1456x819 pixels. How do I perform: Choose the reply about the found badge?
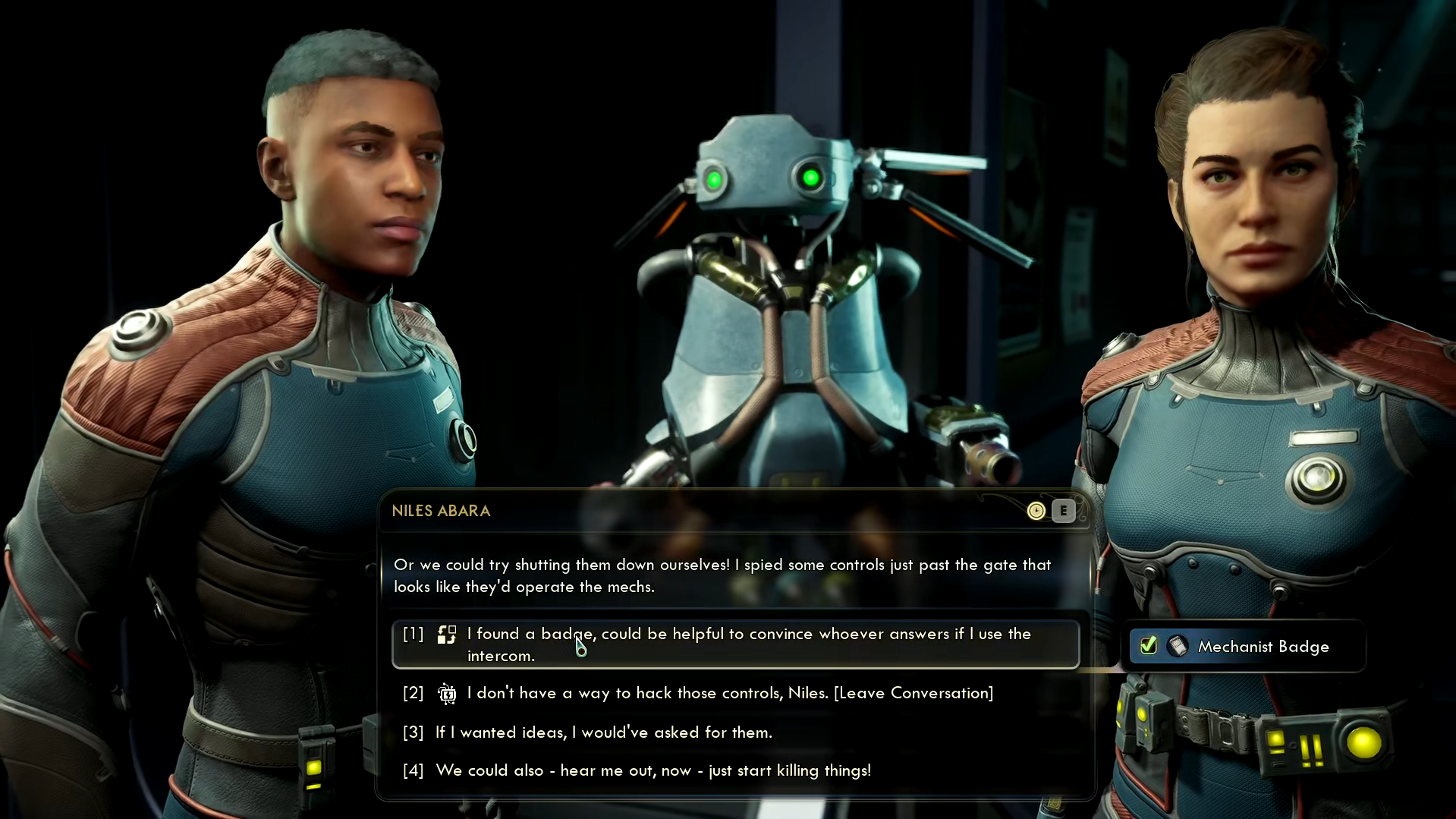(x=734, y=644)
